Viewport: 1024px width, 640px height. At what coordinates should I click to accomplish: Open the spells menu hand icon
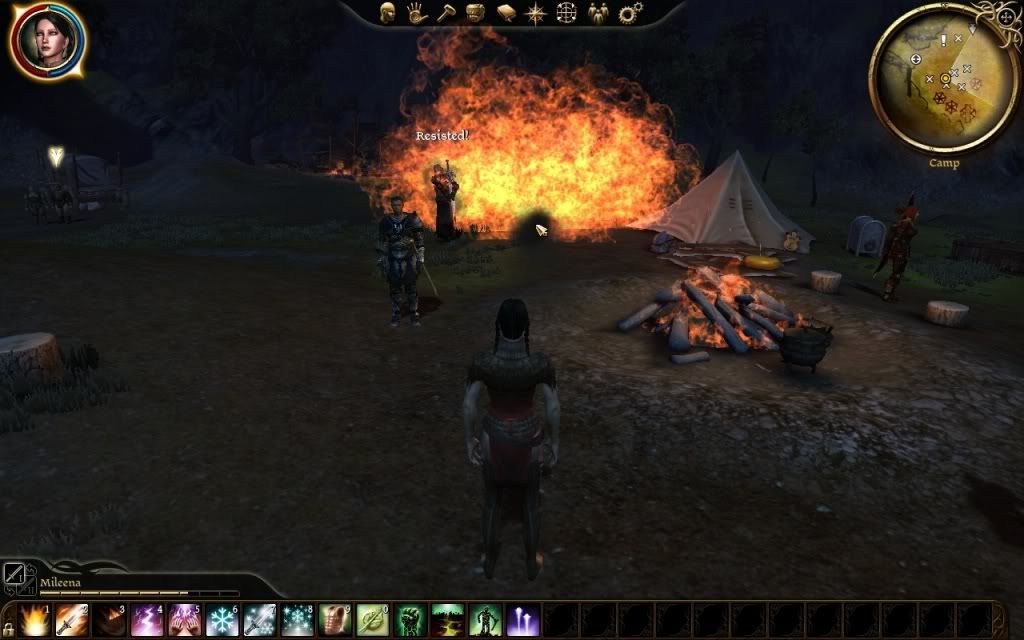point(416,13)
